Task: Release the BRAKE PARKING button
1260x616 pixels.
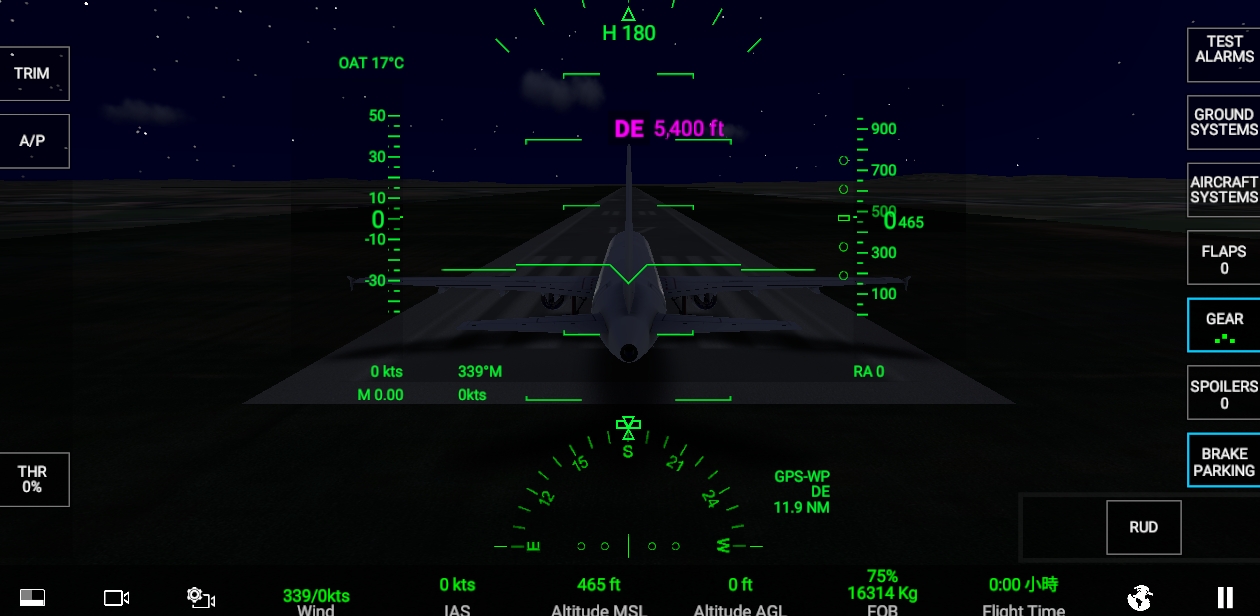Action: pos(1223,461)
